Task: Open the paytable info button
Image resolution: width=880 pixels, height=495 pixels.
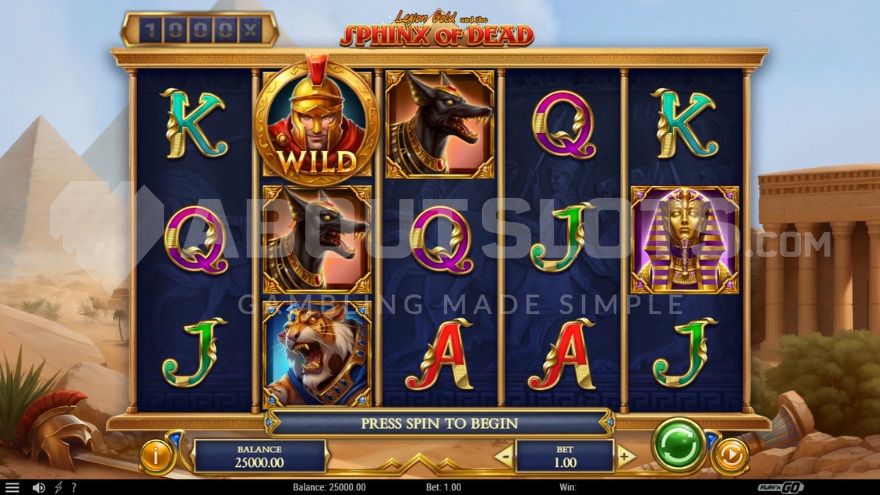Action: [x=156, y=456]
